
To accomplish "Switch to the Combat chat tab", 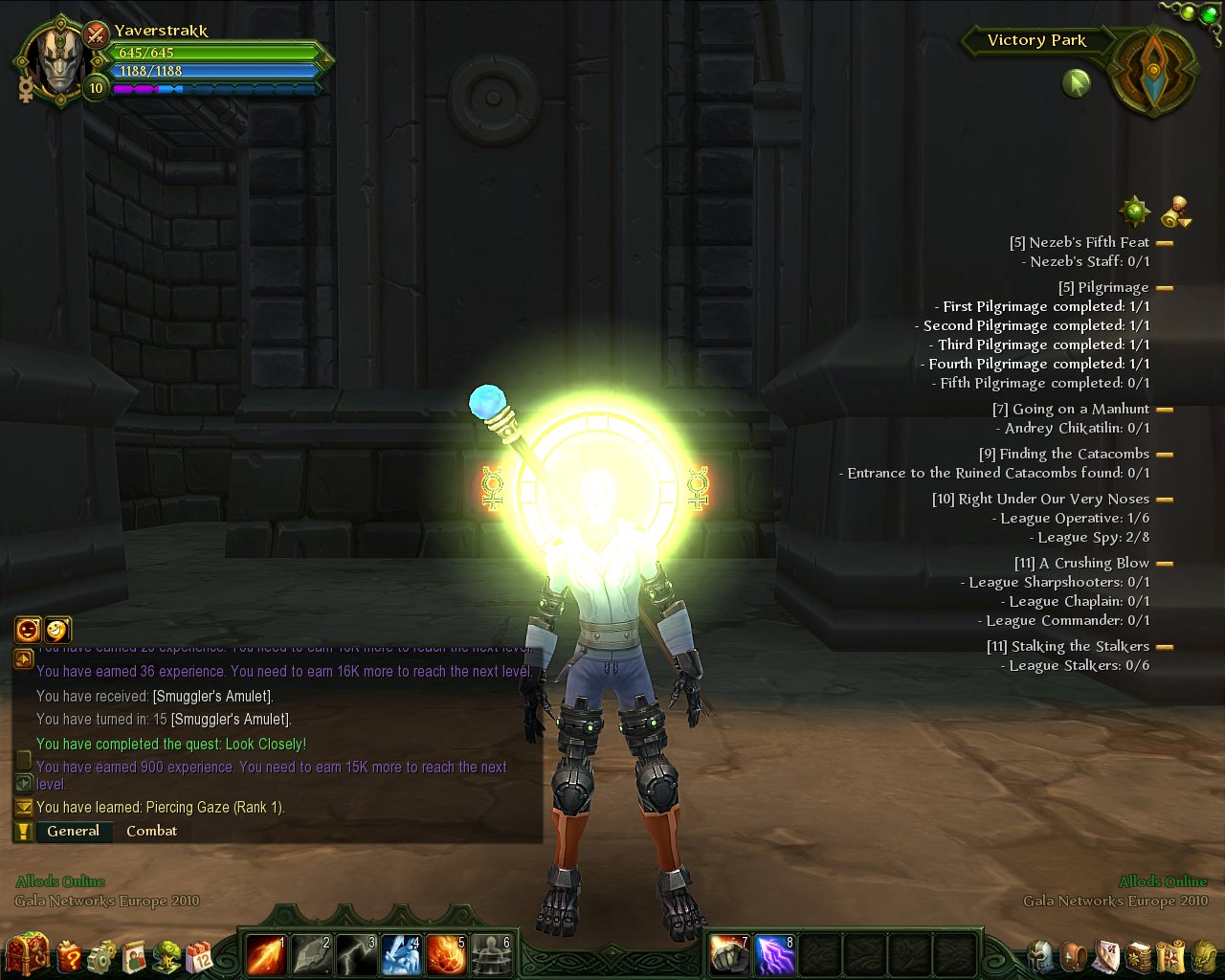I will (151, 831).
